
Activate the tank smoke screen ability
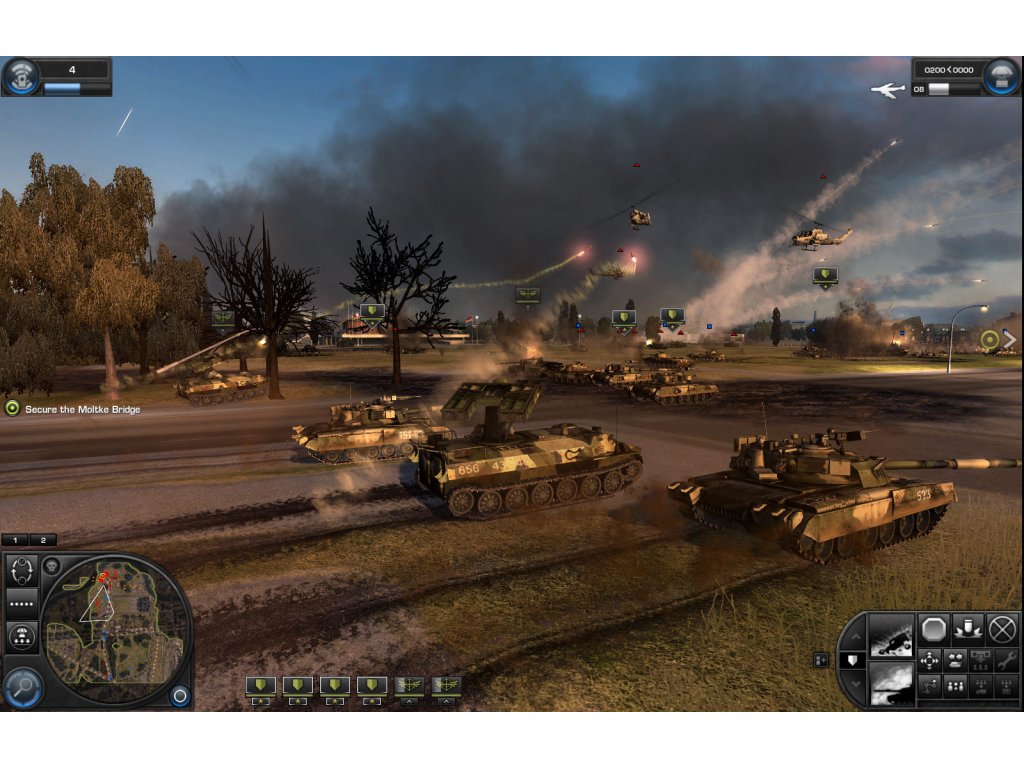tap(889, 684)
